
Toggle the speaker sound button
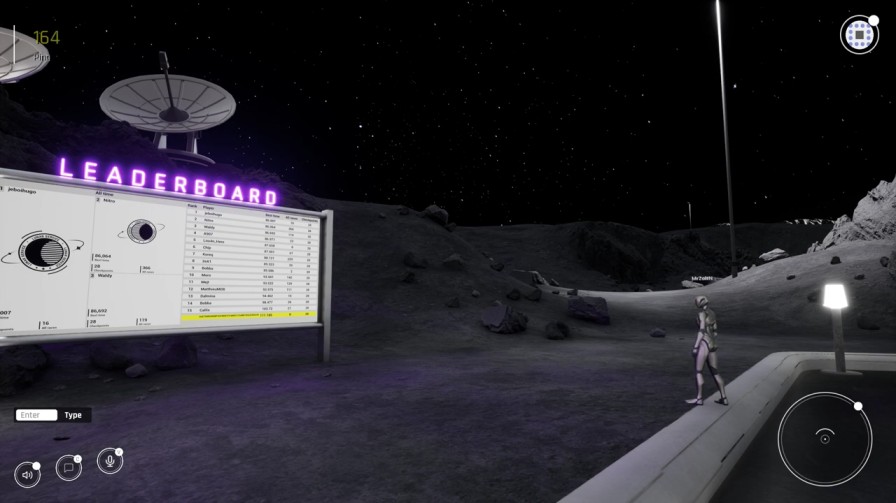[26, 475]
